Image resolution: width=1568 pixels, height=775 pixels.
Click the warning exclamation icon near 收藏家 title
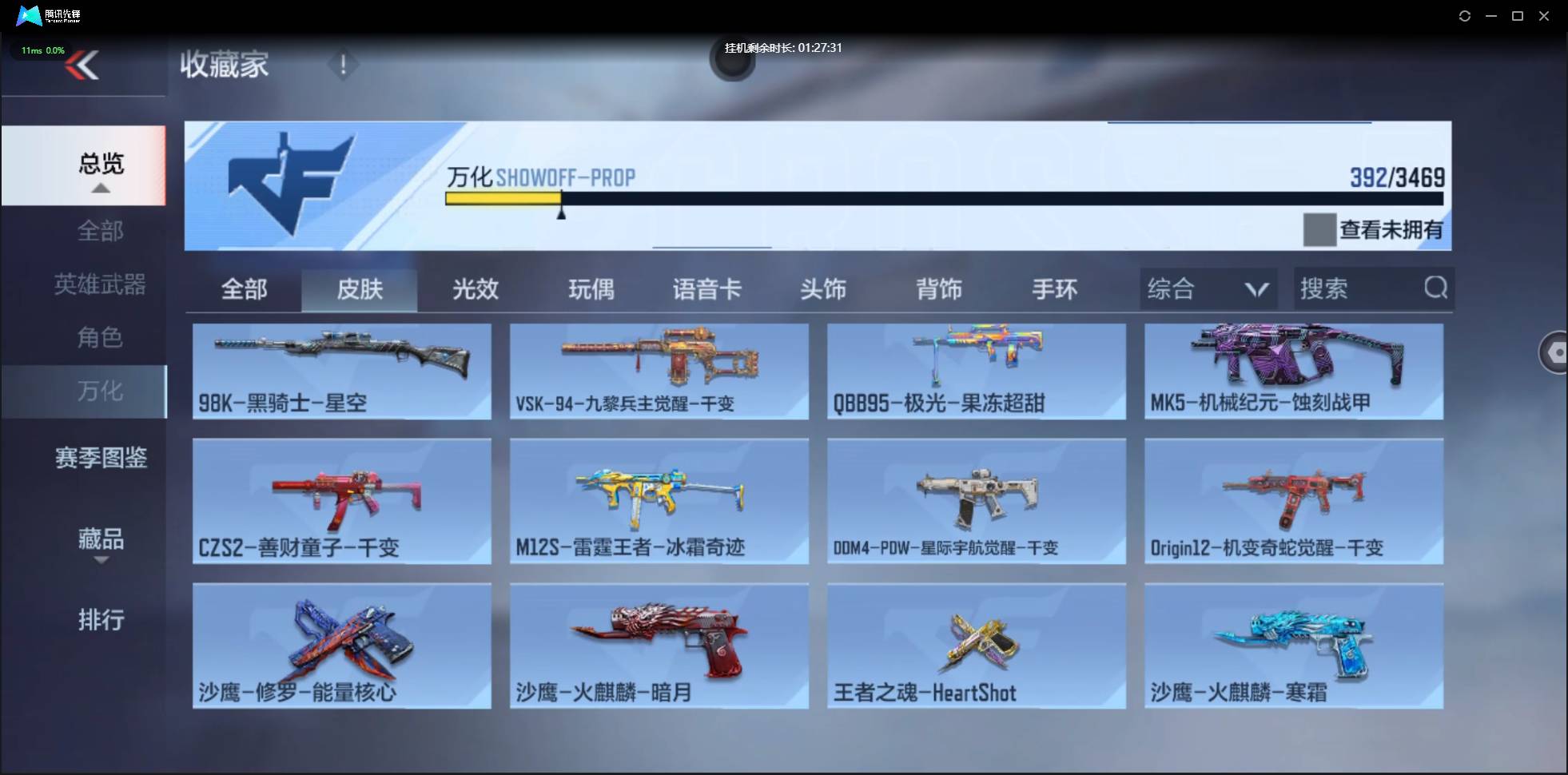tap(343, 66)
